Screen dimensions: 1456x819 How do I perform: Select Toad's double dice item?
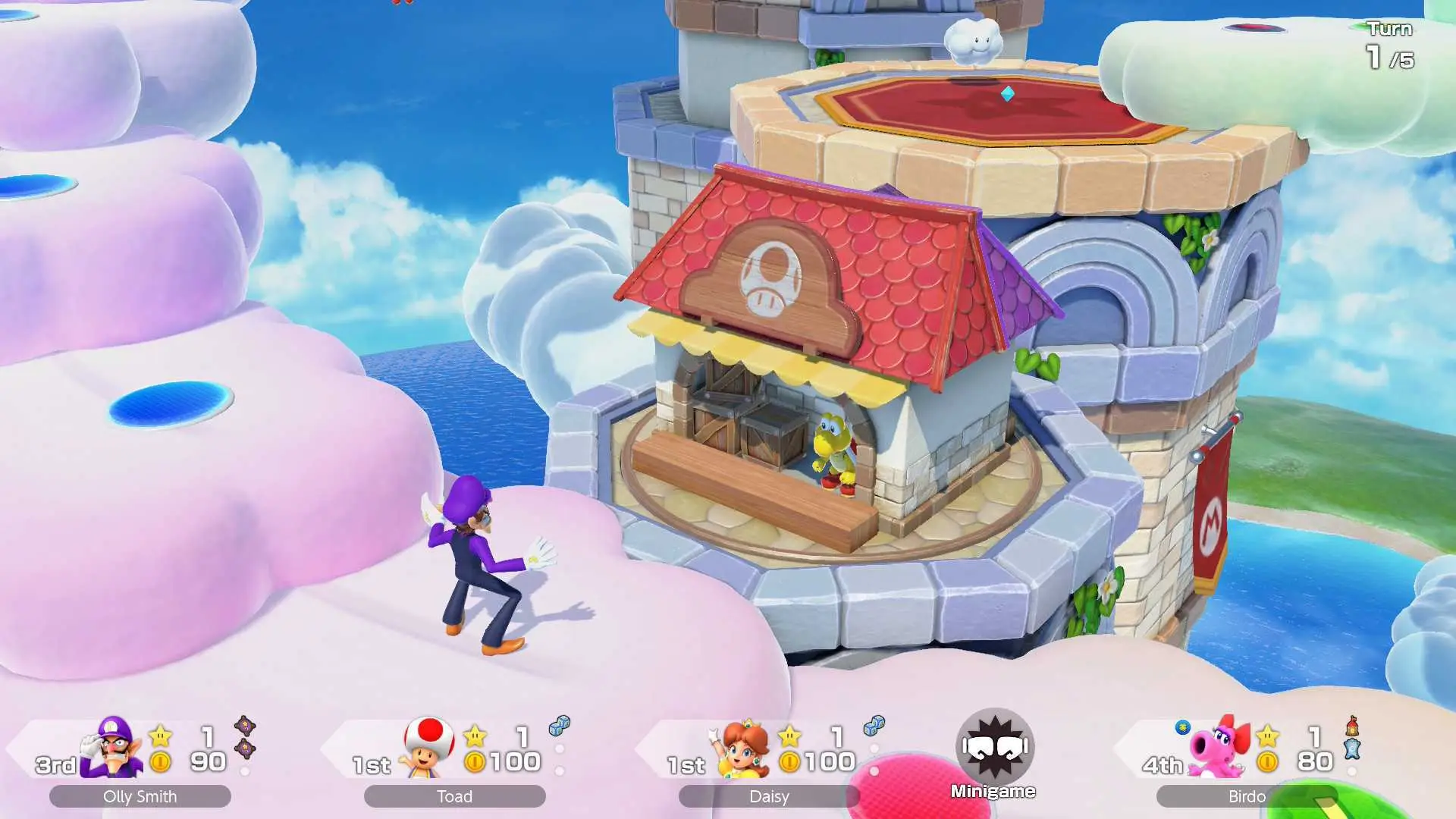[x=559, y=726]
